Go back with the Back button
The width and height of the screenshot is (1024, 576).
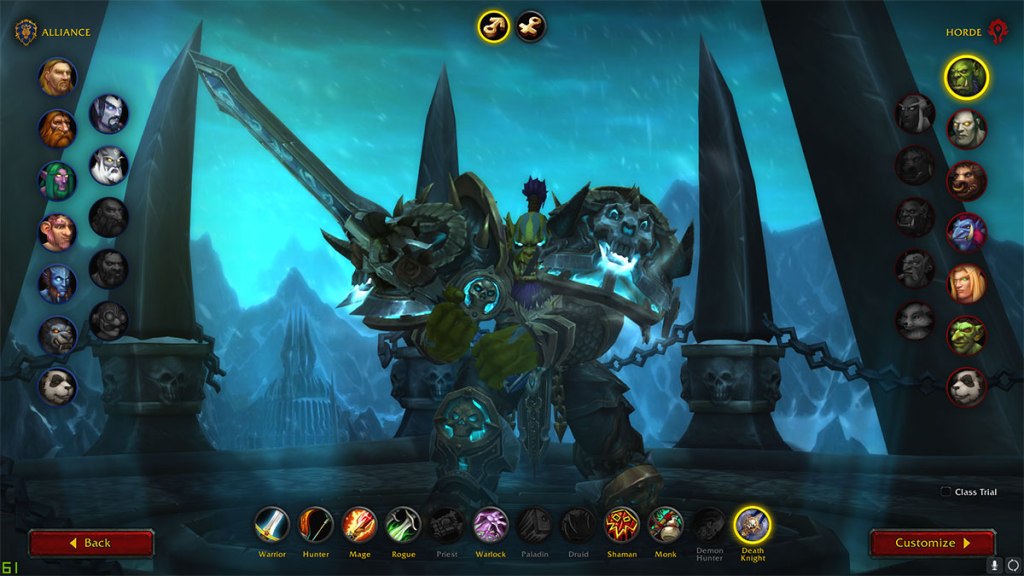[91, 543]
